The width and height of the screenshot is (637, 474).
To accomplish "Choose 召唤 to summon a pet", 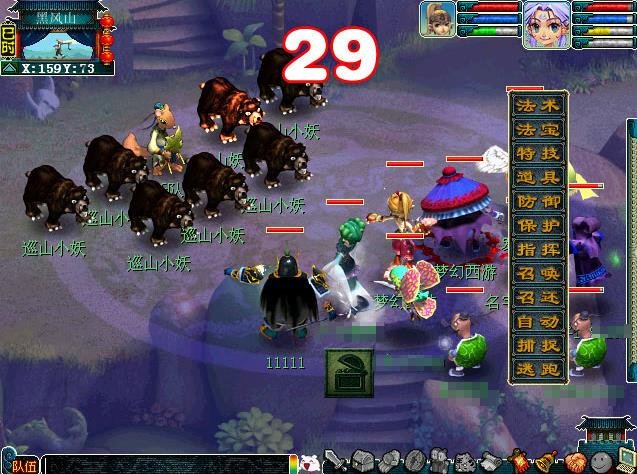I will 539,274.
